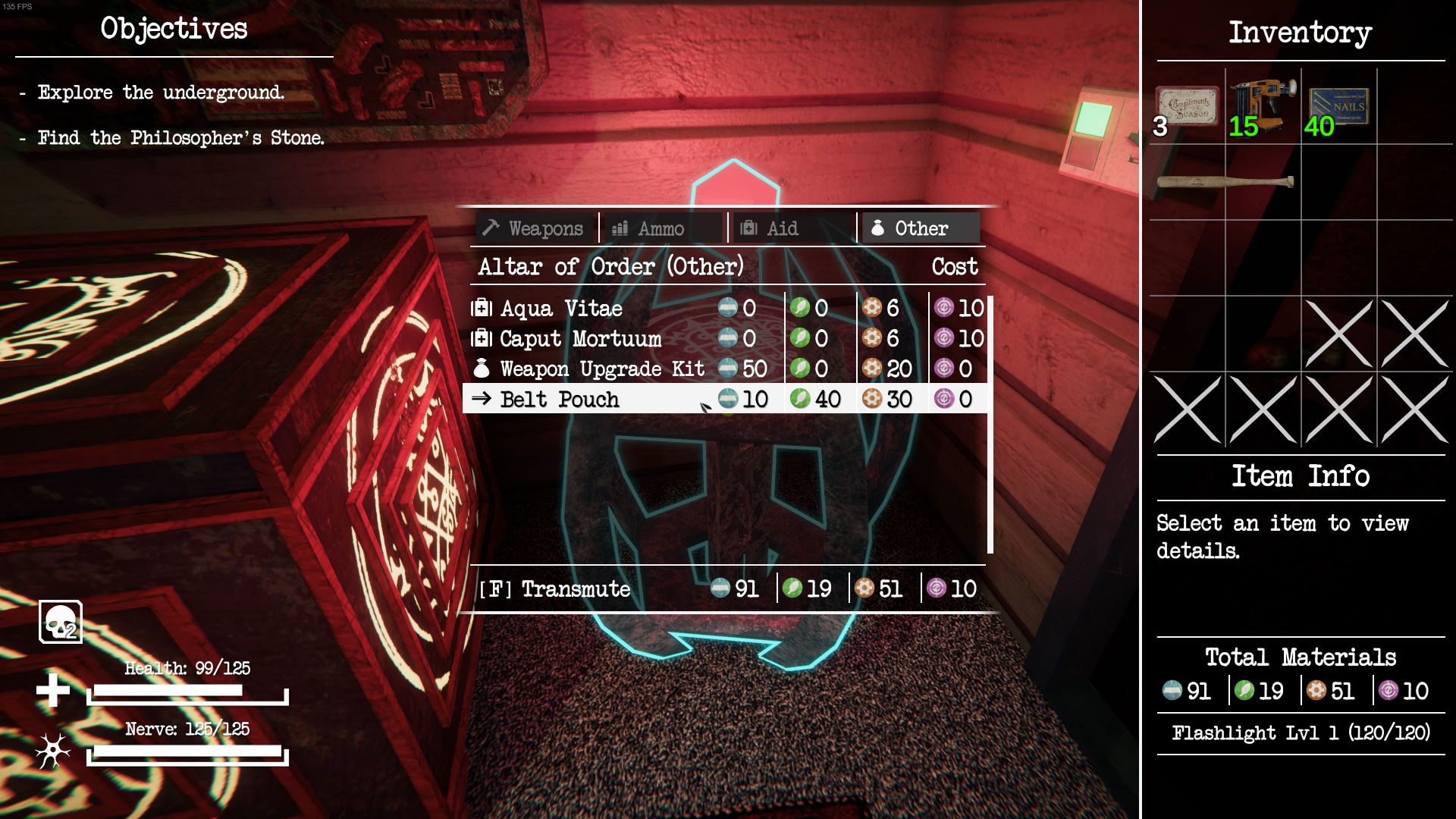Highlight the Belt Pouch row
Image resolution: width=1456 pixels, height=819 pixels.
(560, 400)
